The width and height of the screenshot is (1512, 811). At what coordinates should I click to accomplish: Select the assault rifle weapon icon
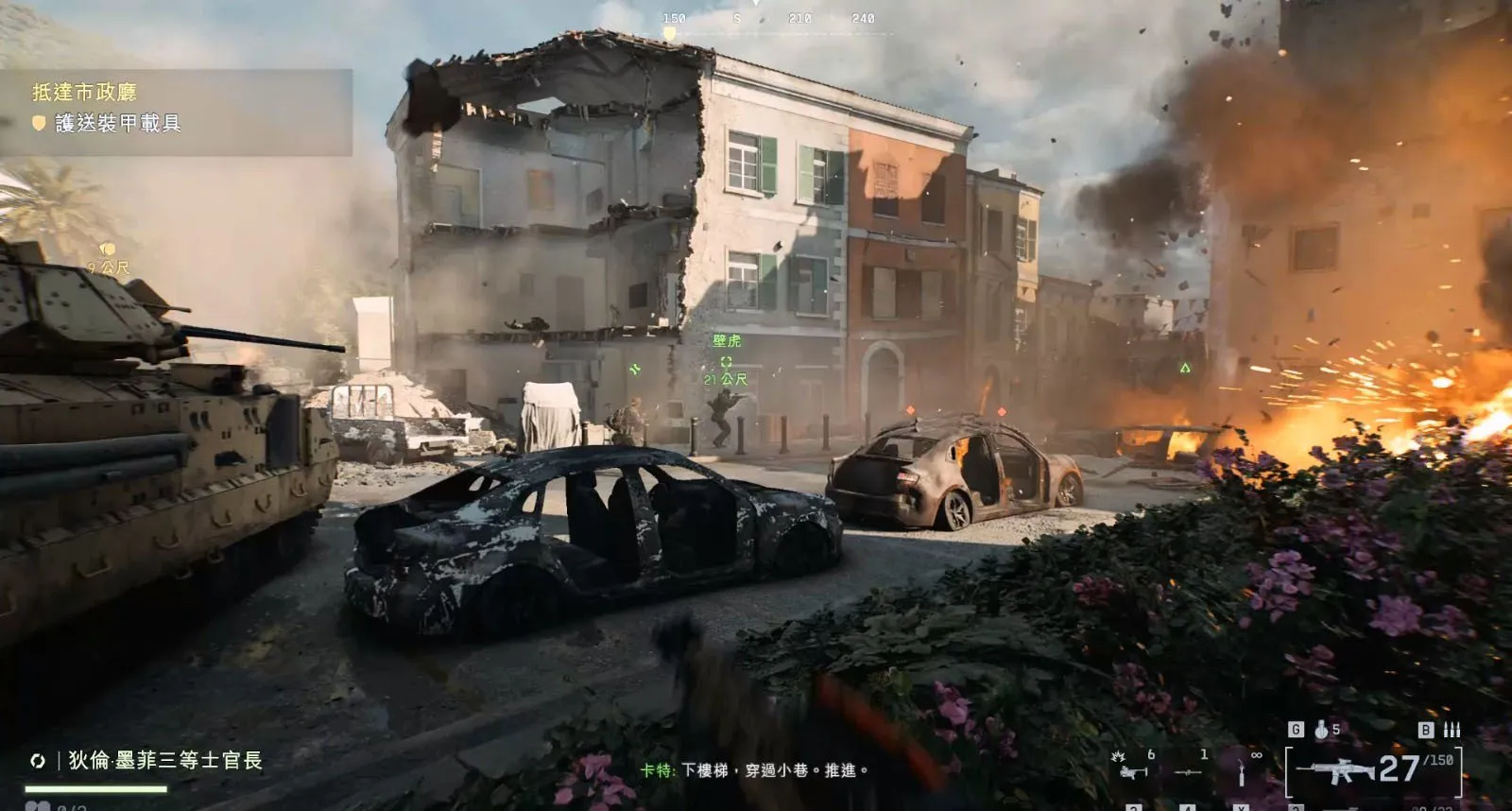(x=1334, y=771)
